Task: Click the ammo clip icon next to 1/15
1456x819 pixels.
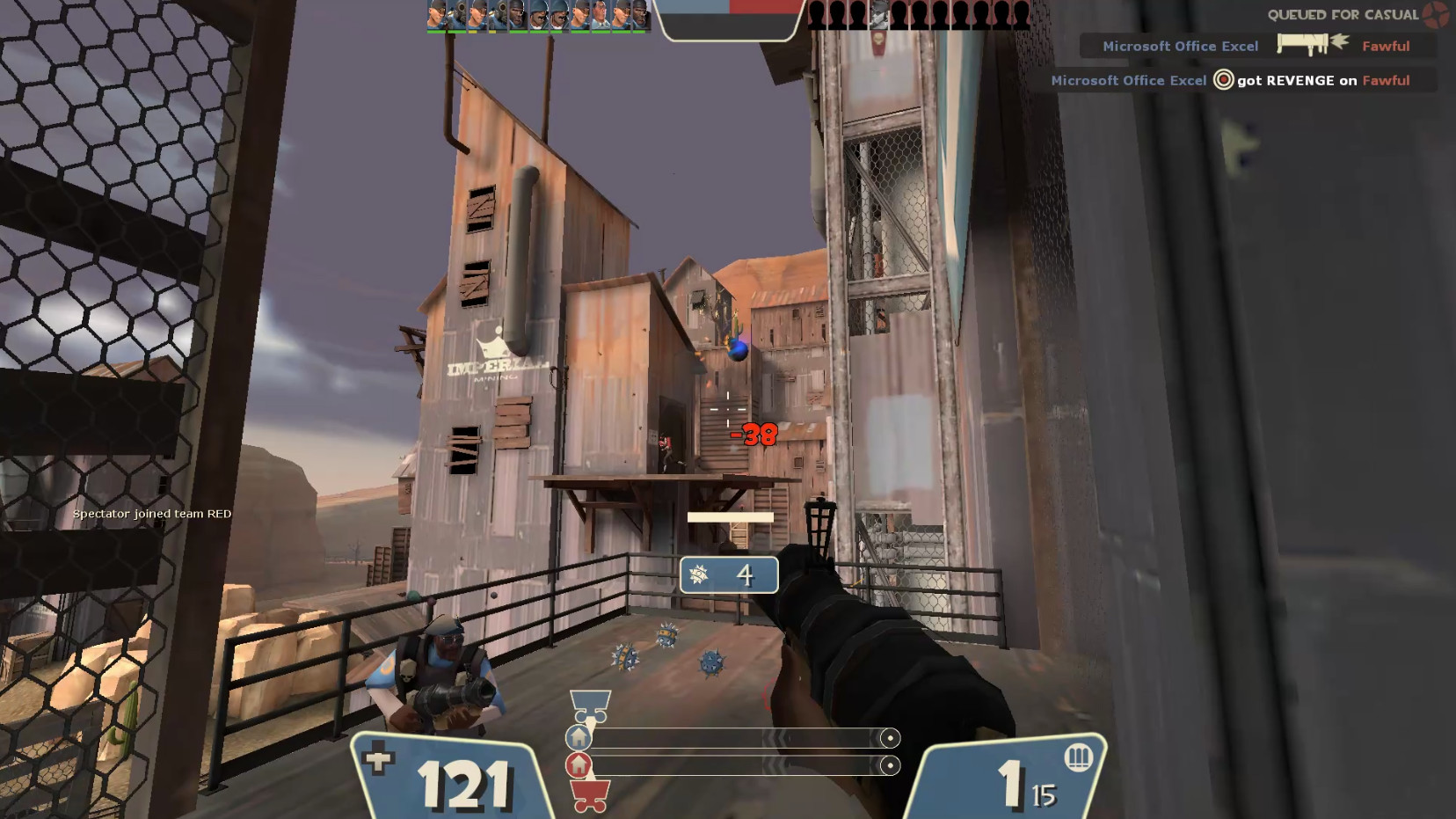Action: 1079,758
